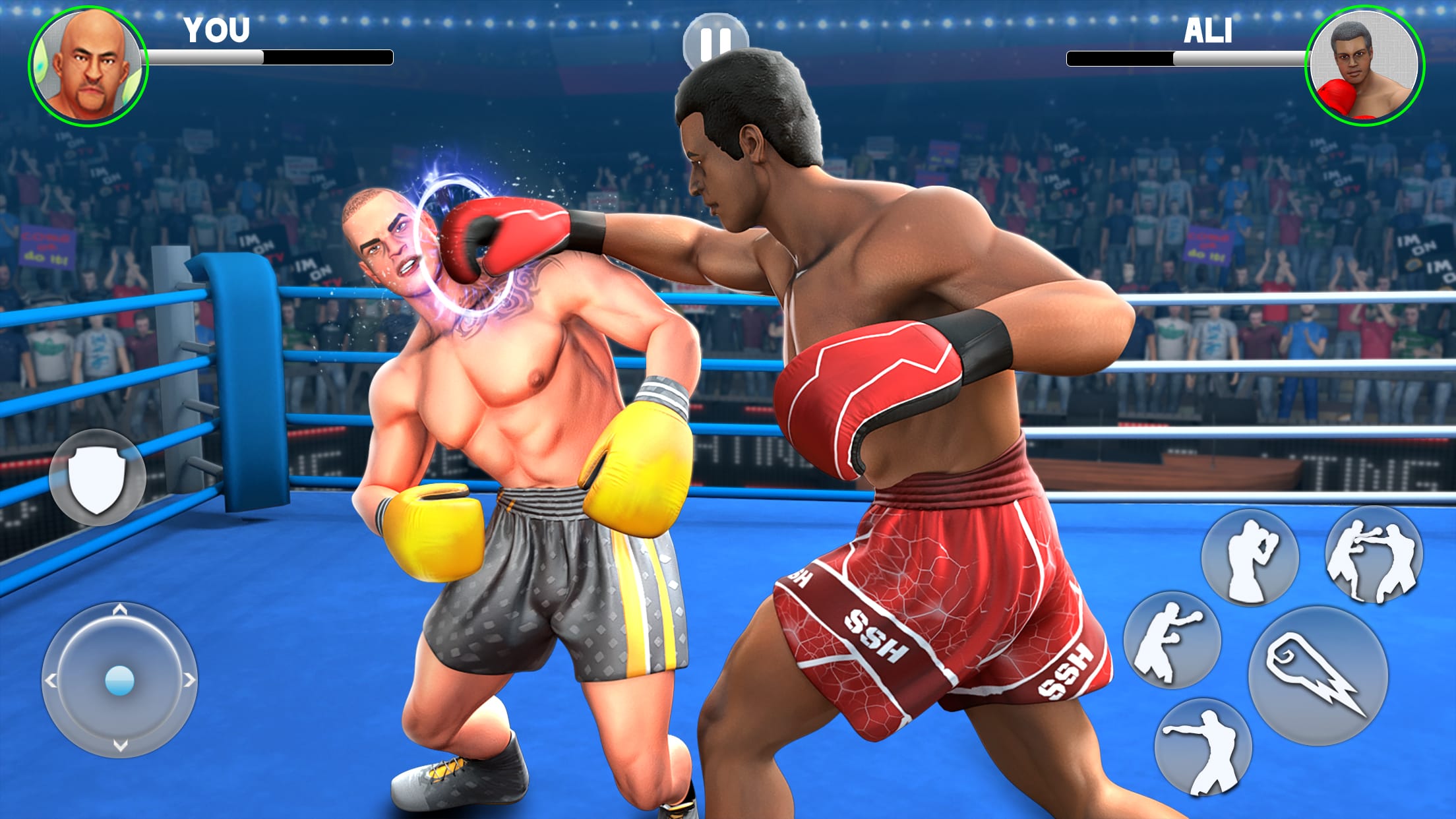Tap the joystick center knob
1456x819 pixels.
(x=120, y=679)
